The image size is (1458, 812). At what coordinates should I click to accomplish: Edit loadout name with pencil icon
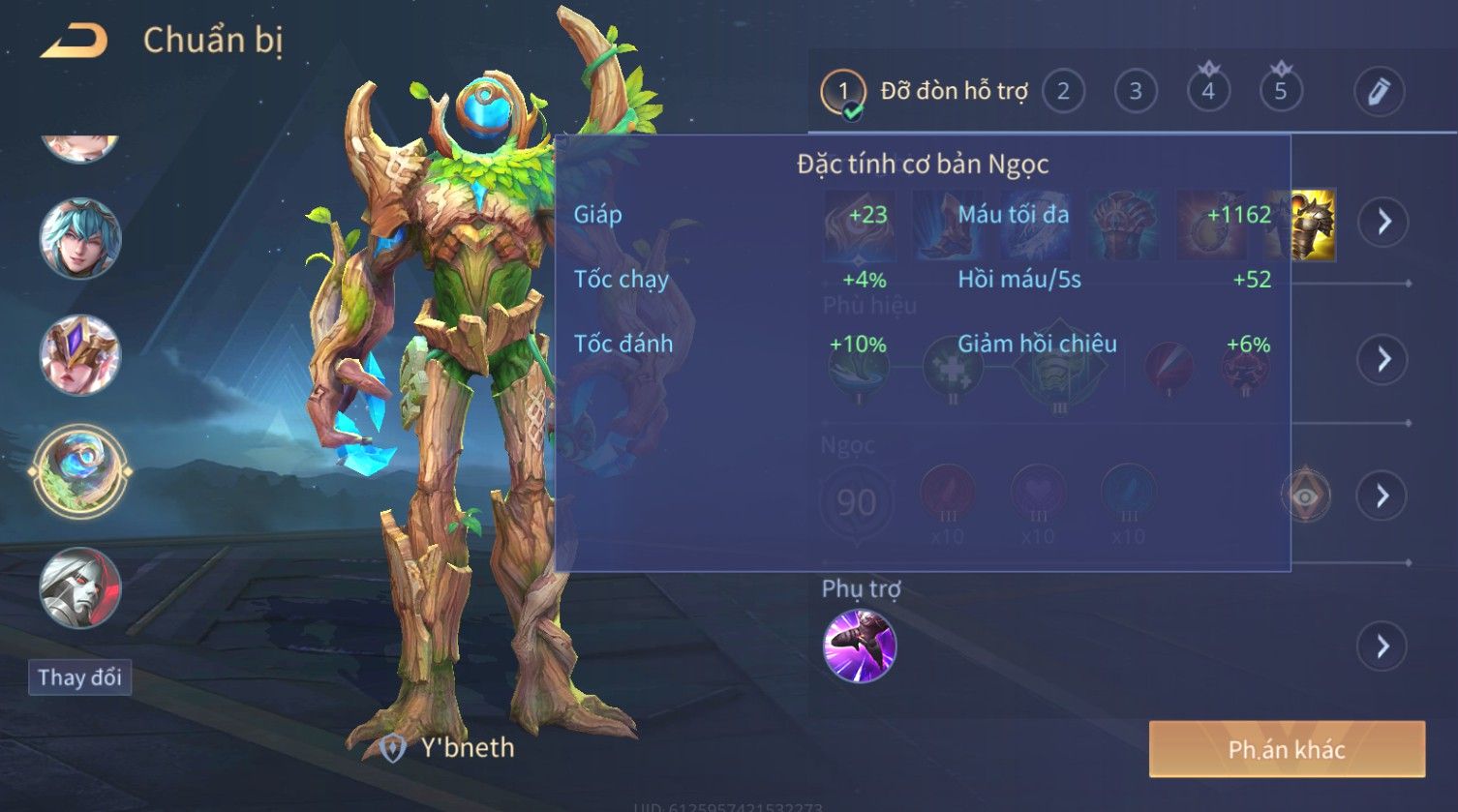click(1379, 92)
